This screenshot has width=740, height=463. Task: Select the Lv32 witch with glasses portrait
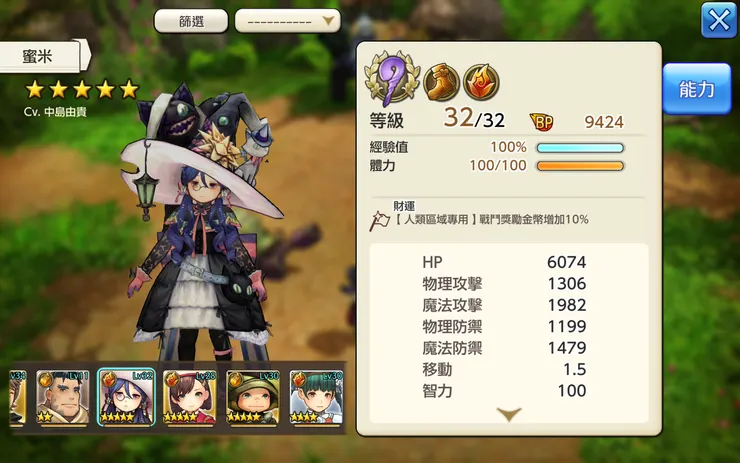click(x=126, y=397)
